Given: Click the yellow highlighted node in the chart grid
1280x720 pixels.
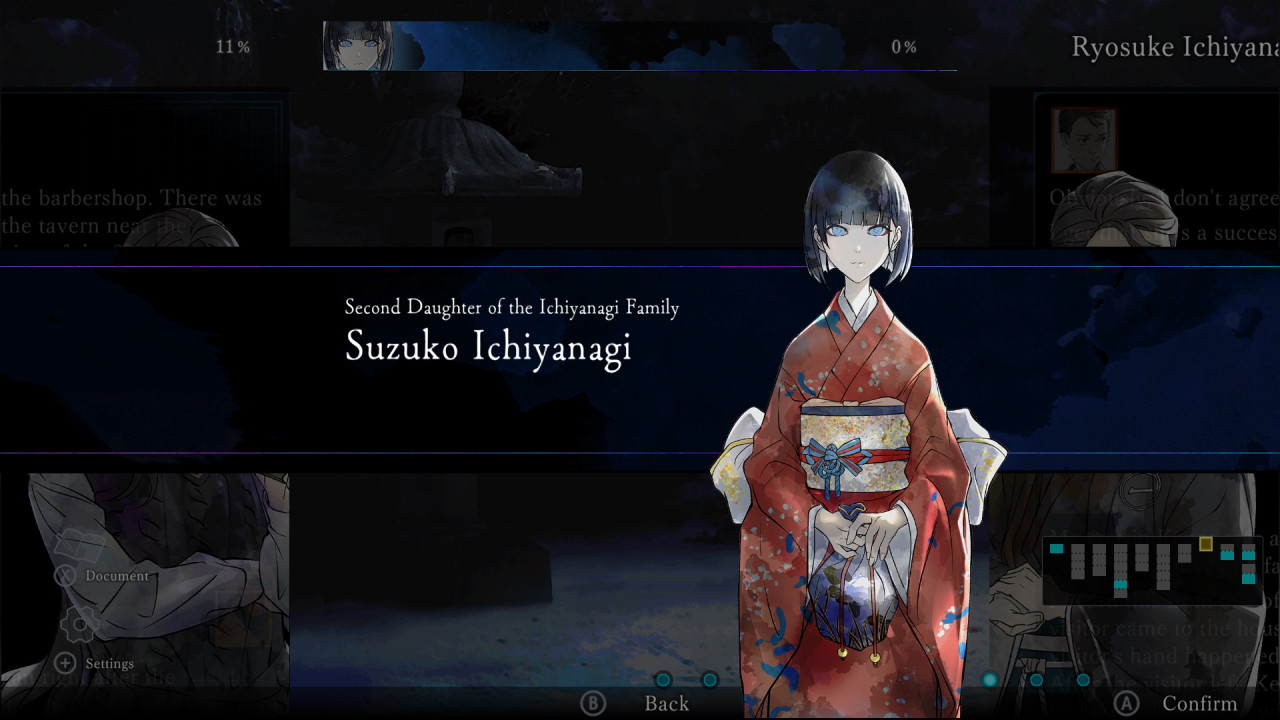Looking at the screenshot, I should [1205, 543].
